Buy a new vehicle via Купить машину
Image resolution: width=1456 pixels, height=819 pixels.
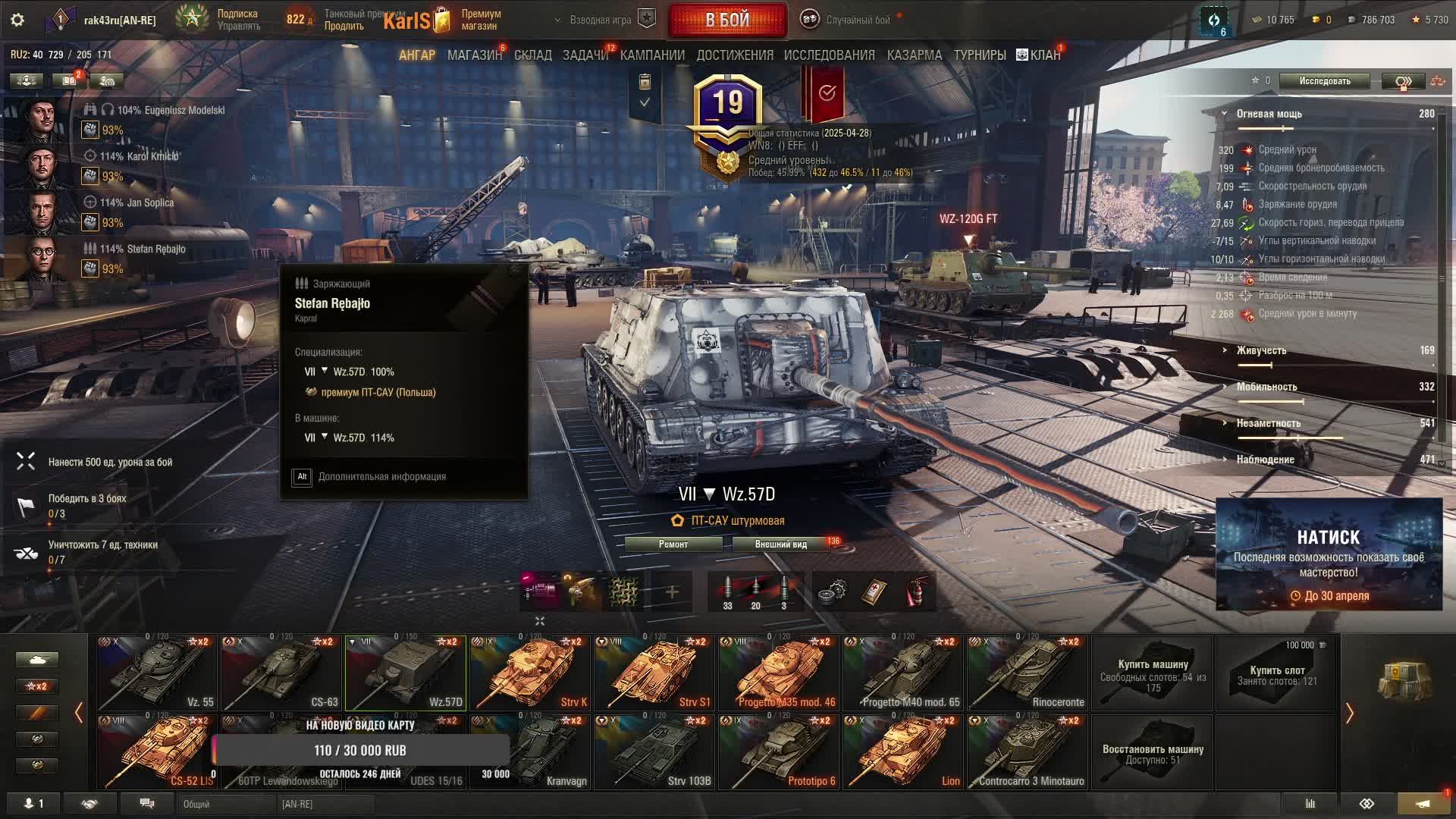[x=1153, y=673]
